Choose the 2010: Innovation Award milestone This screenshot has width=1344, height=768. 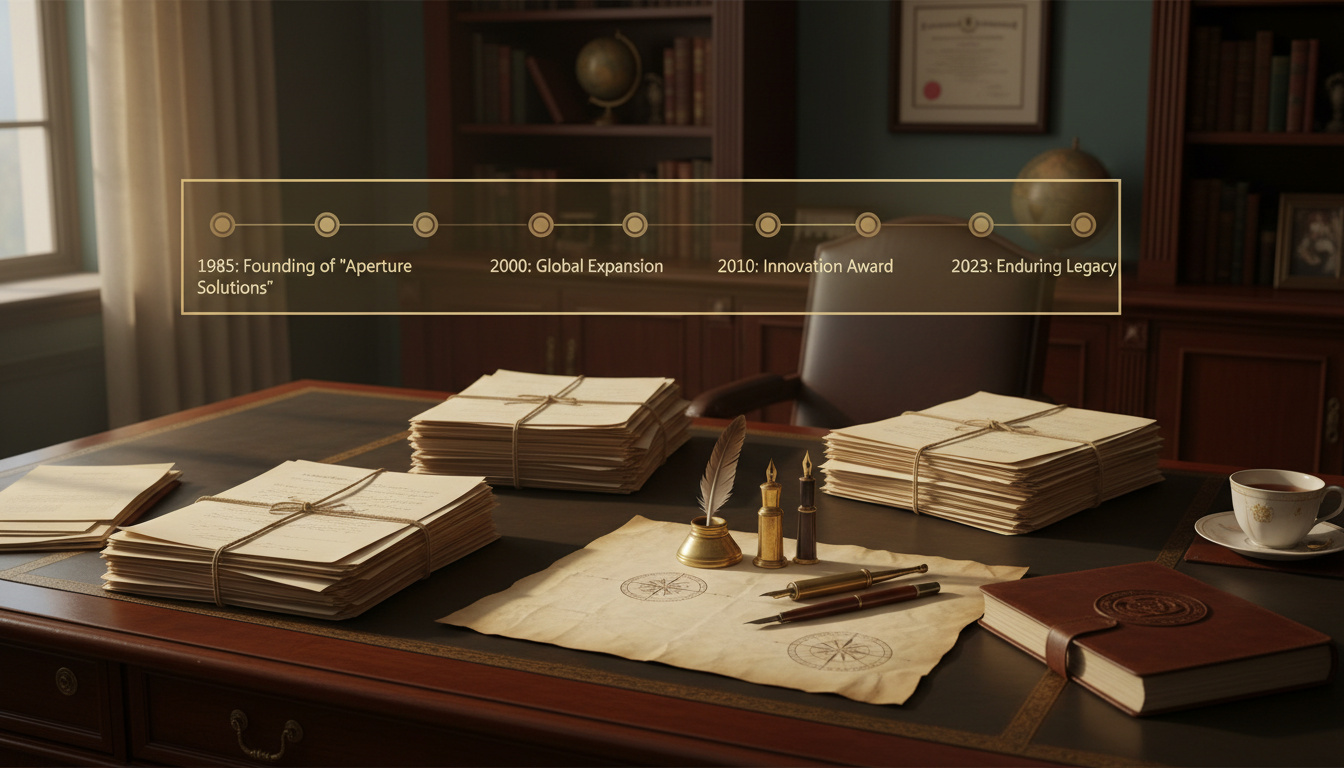tap(805, 266)
